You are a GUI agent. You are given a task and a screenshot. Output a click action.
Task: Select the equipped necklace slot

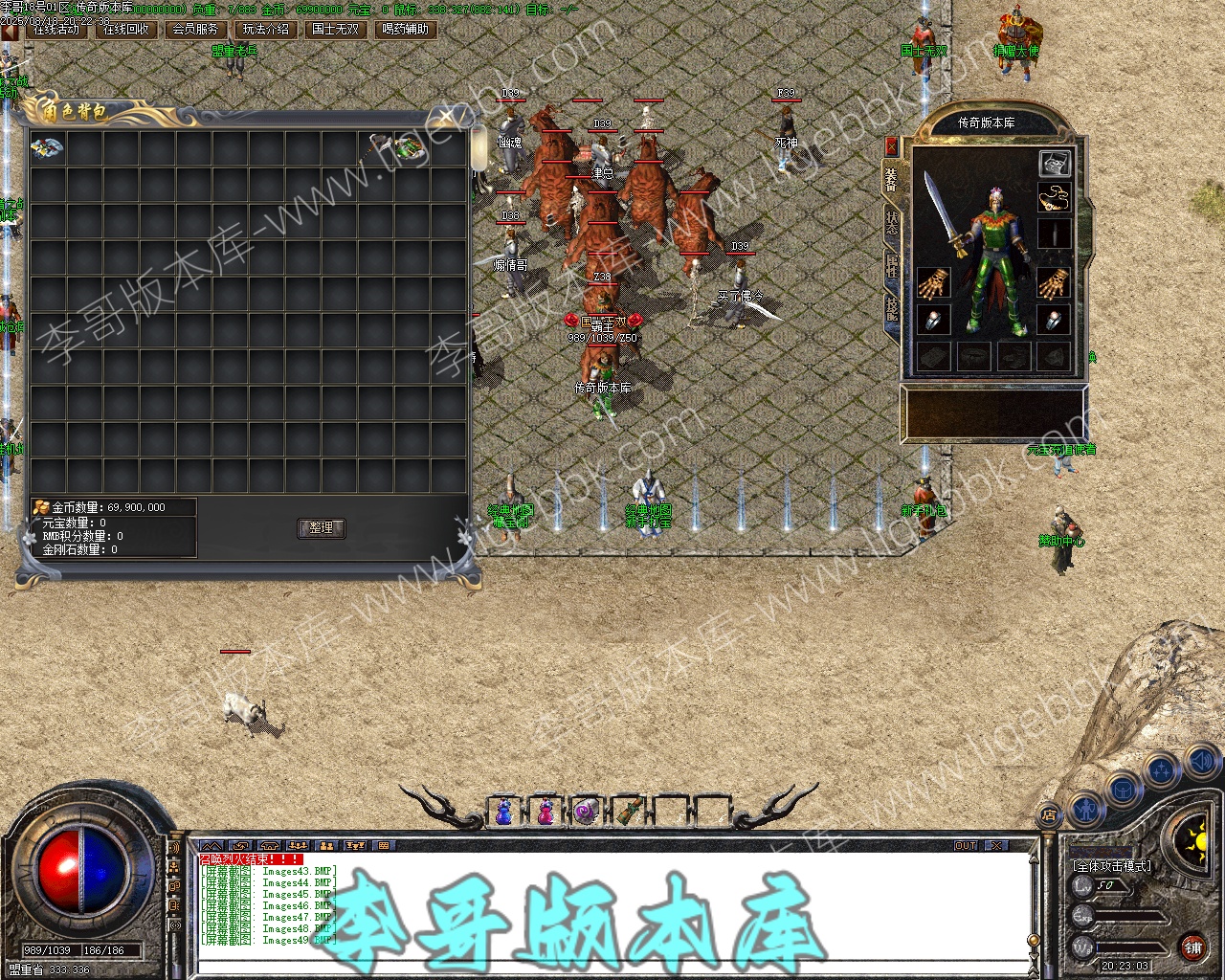pyautogui.click(x=1054, y=197)
